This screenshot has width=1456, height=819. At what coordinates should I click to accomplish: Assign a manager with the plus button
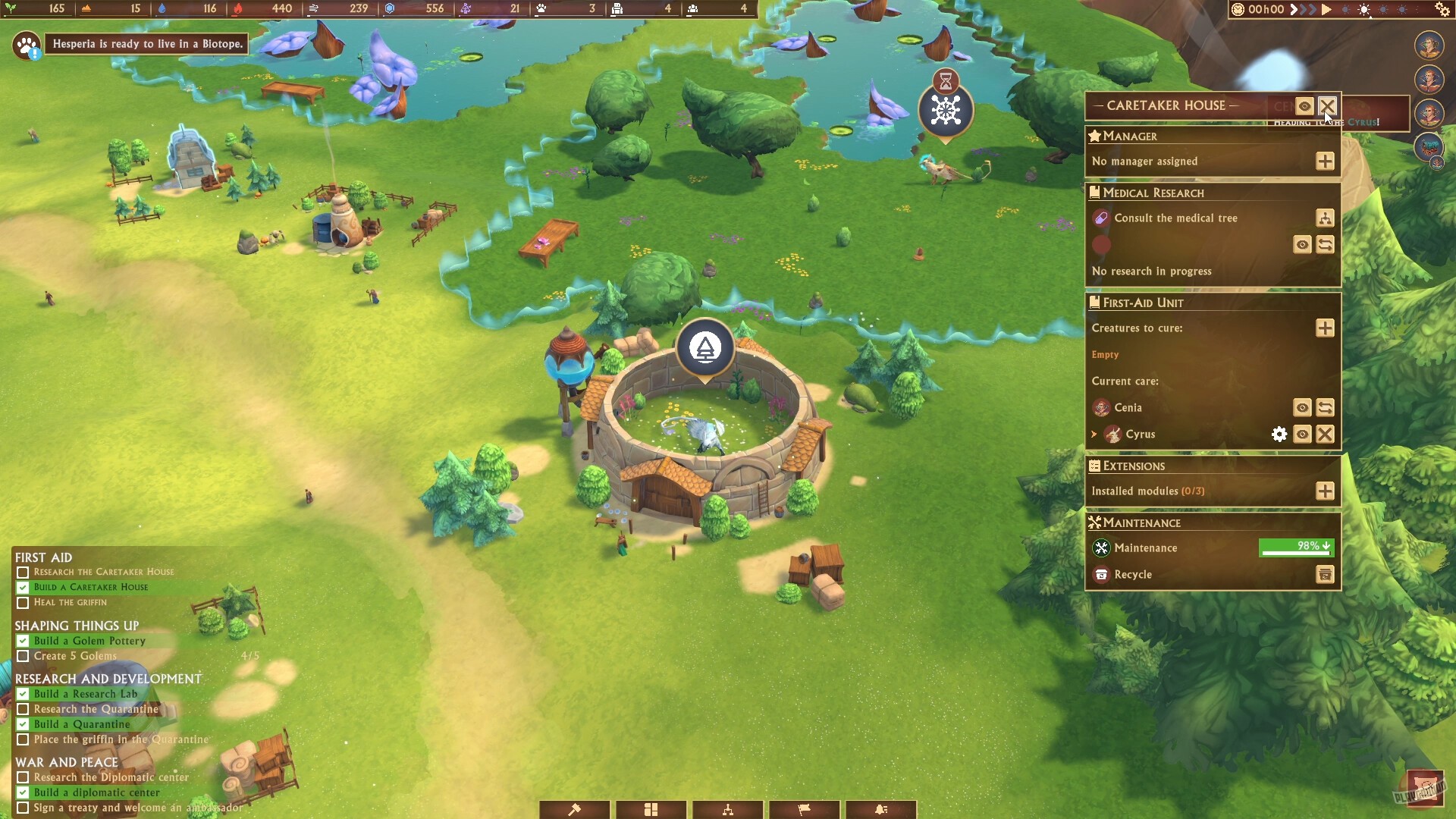[1324, 161]
